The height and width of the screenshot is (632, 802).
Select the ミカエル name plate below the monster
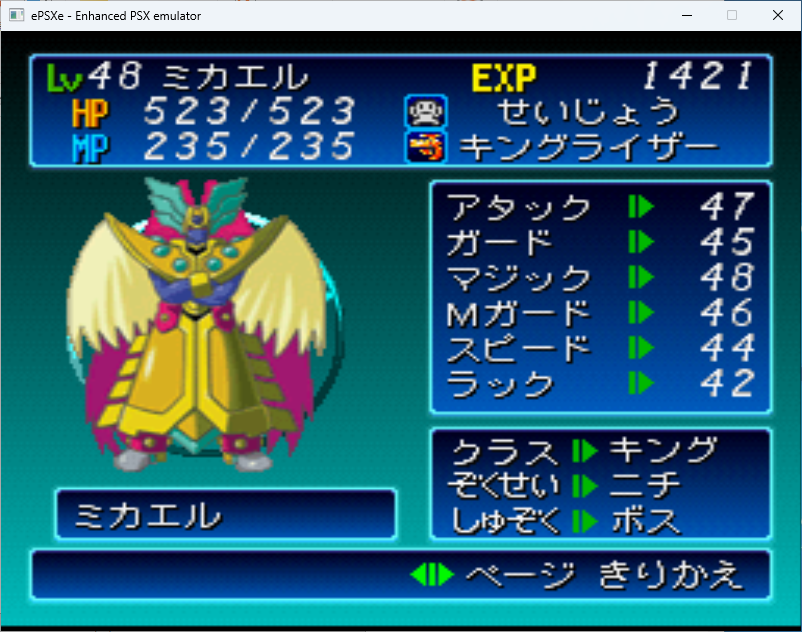coord(225,515)
